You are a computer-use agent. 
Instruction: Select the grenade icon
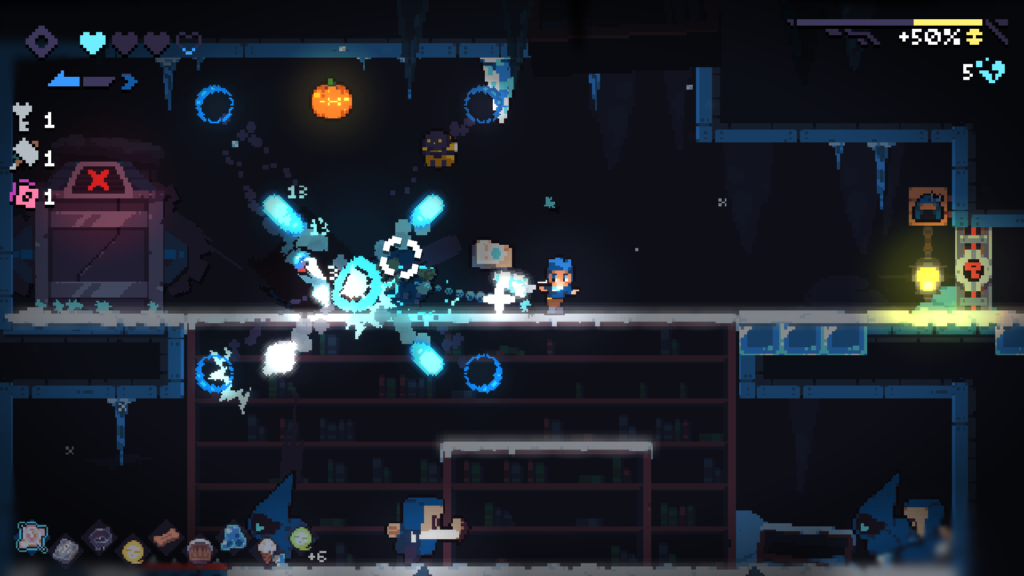click(x=24, y=156)
